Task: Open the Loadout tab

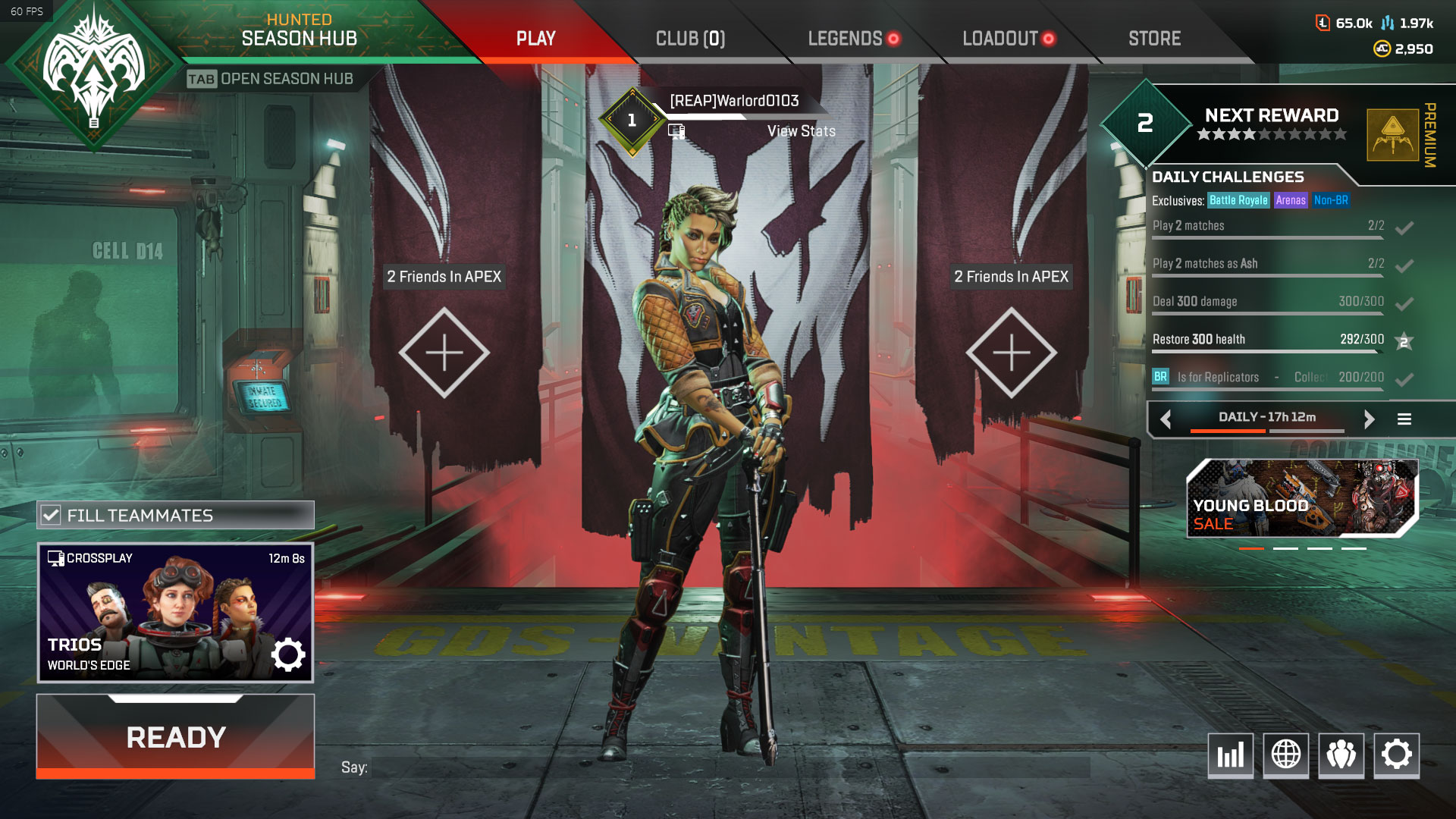Action: point(999,39)
